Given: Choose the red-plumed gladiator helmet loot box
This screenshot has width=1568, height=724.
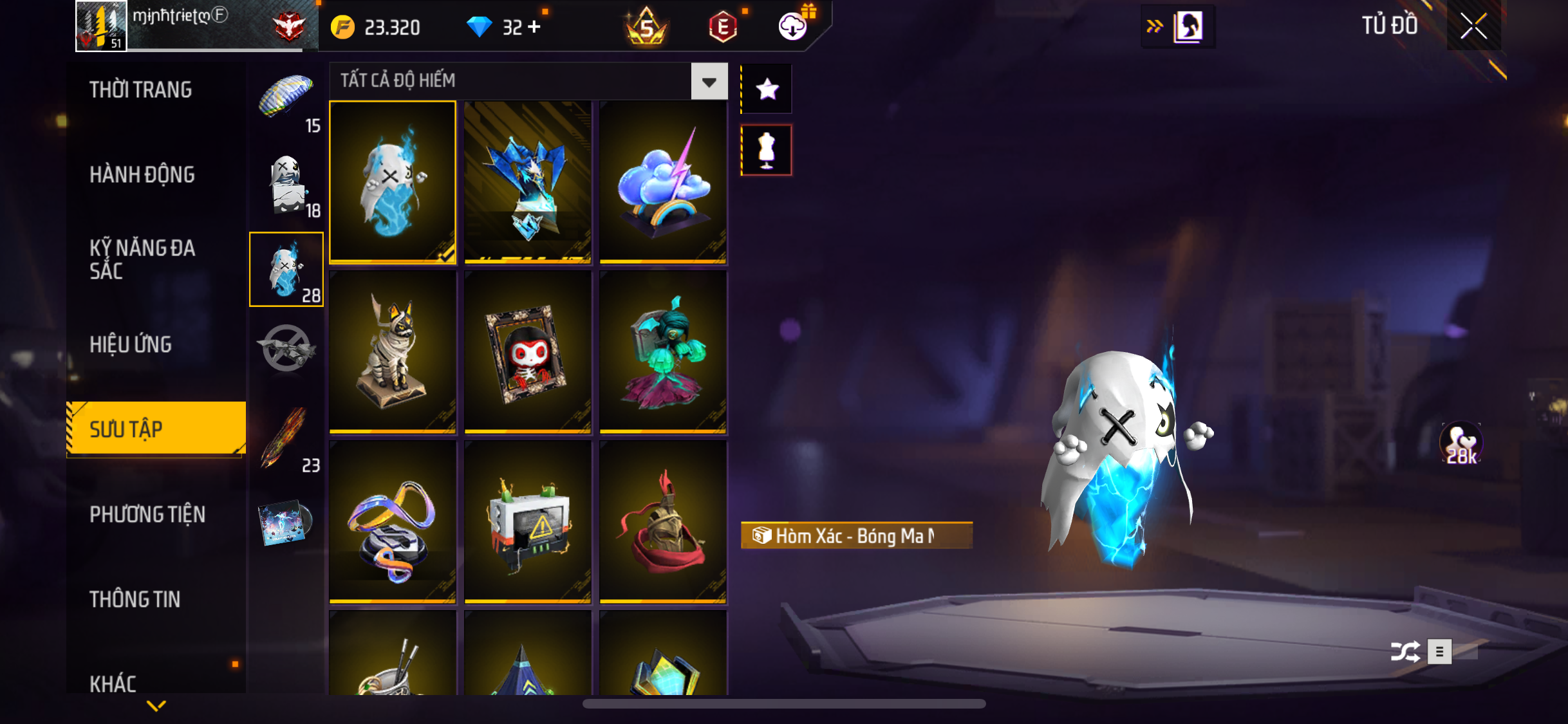Looking at the screenshot, I should 663,522.
